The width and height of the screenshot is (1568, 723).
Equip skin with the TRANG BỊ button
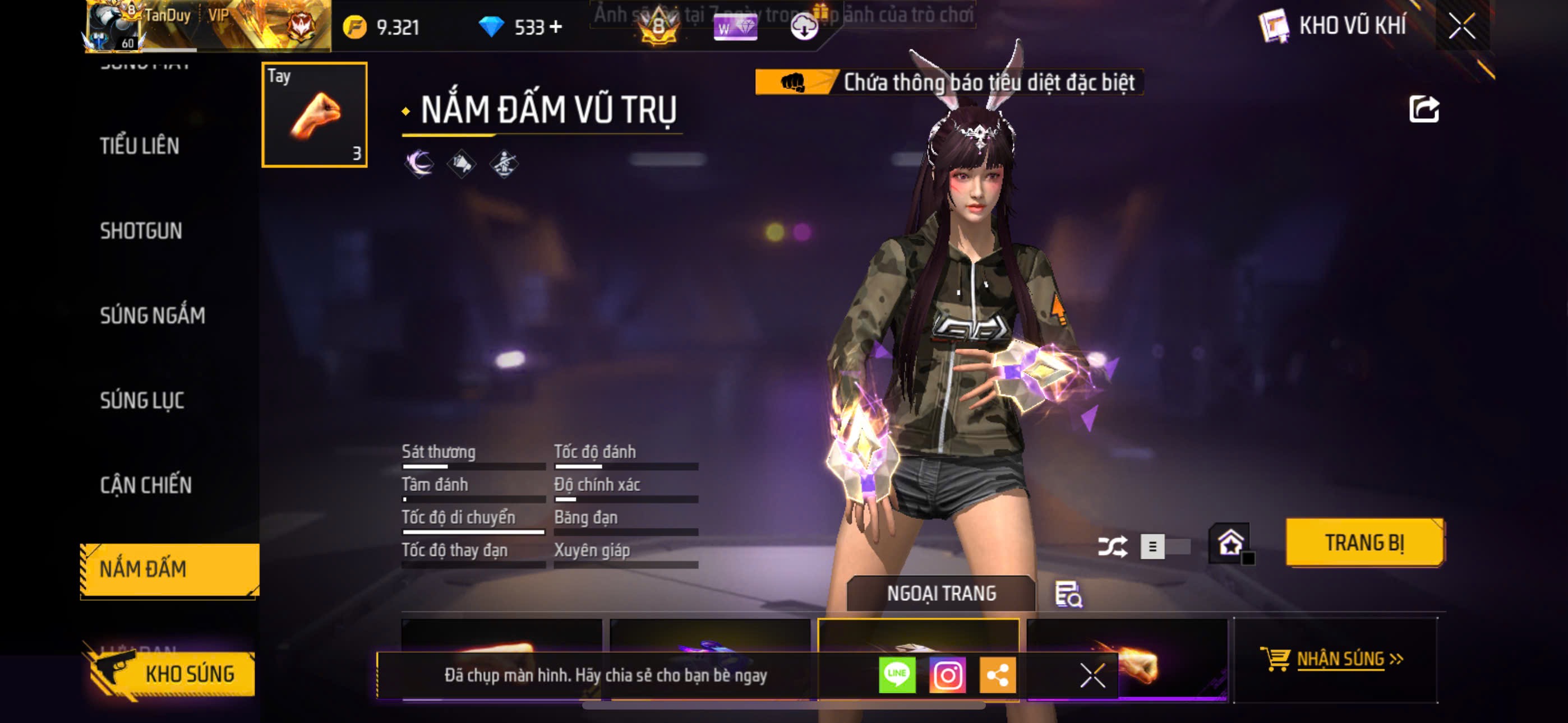1364,543
